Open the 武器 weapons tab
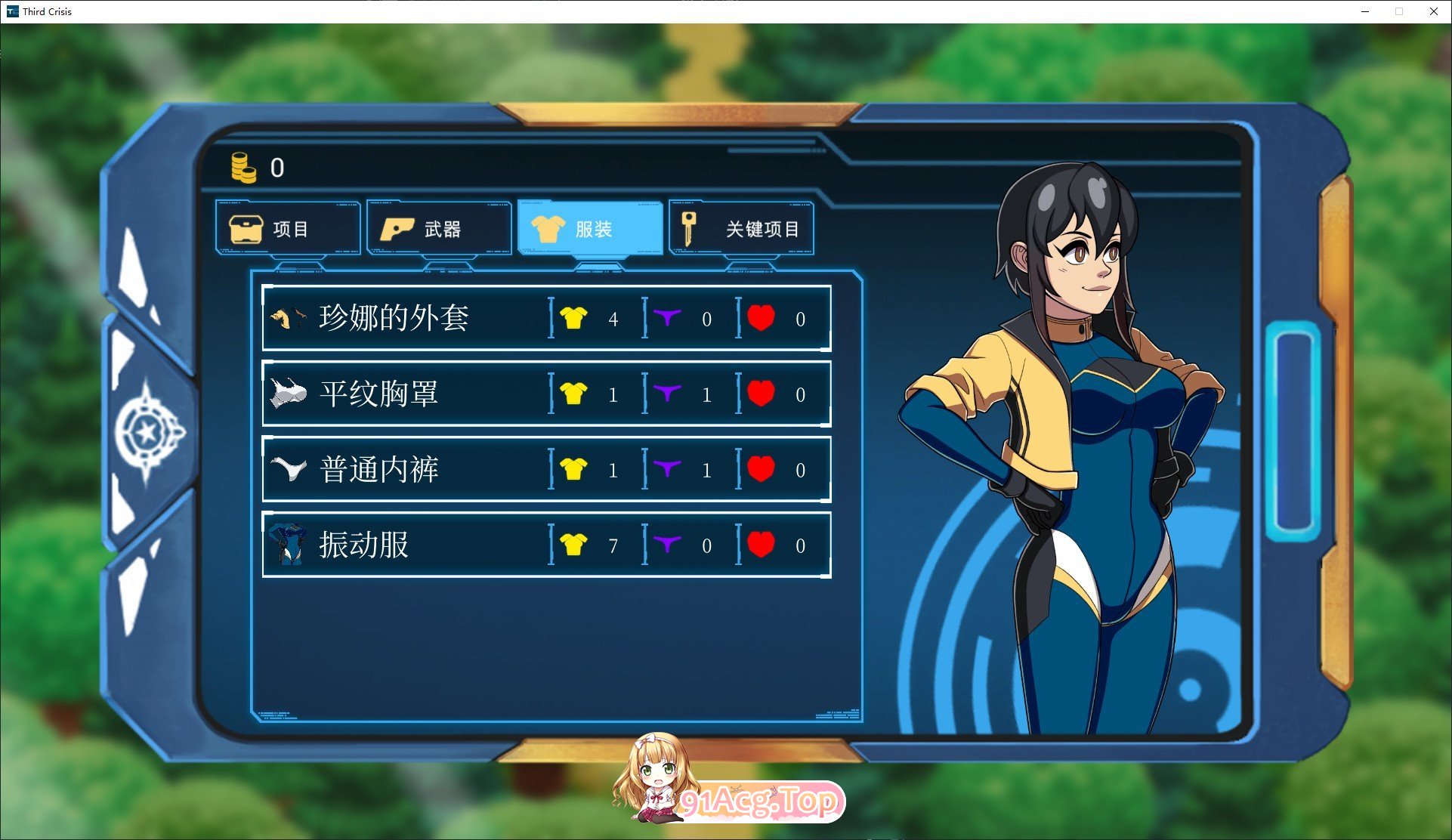Image resolution: width=1452 pixels, height=840 pixels. pos(437,227)
